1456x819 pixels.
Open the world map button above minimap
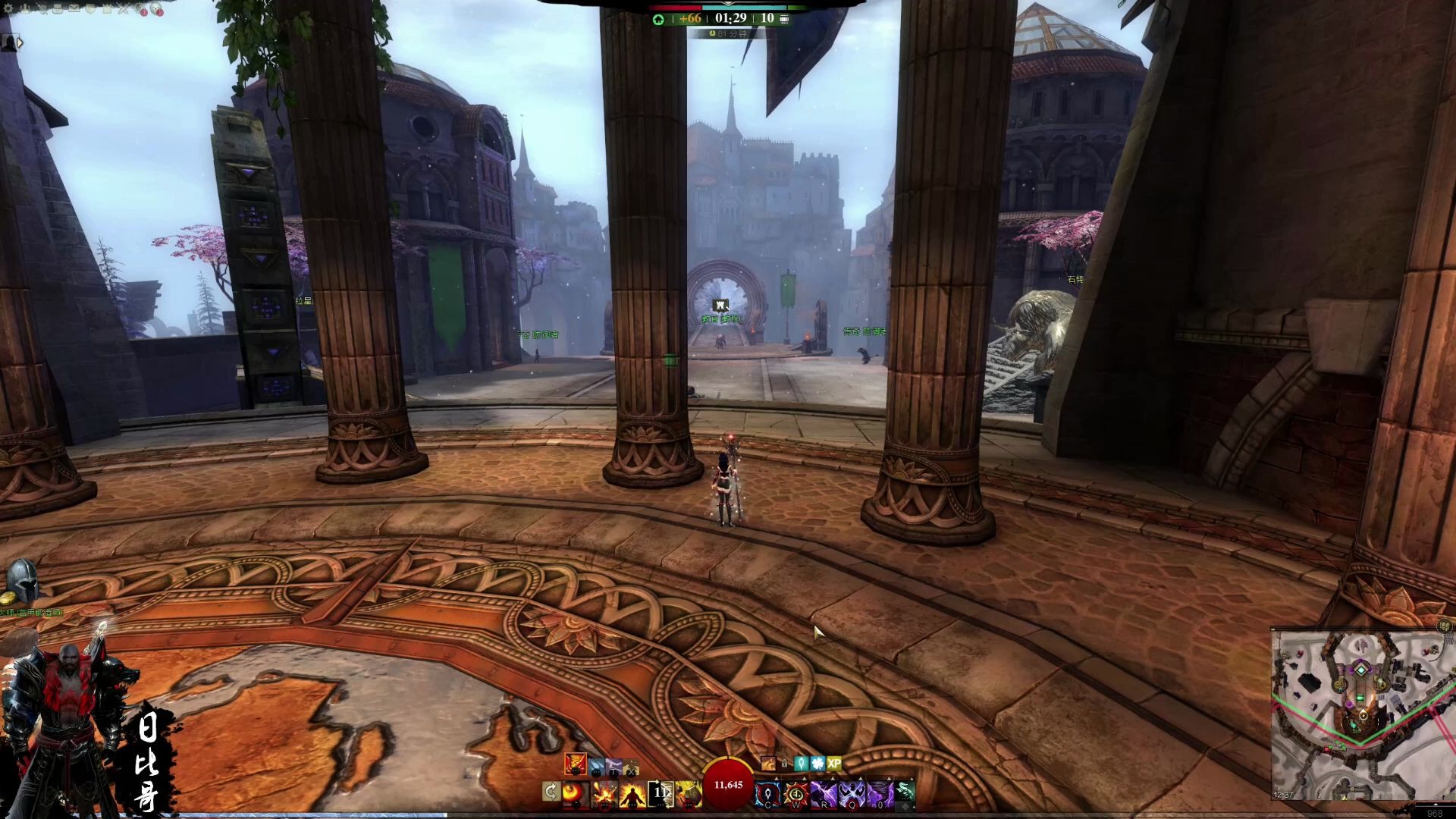tap(1446, 626)
